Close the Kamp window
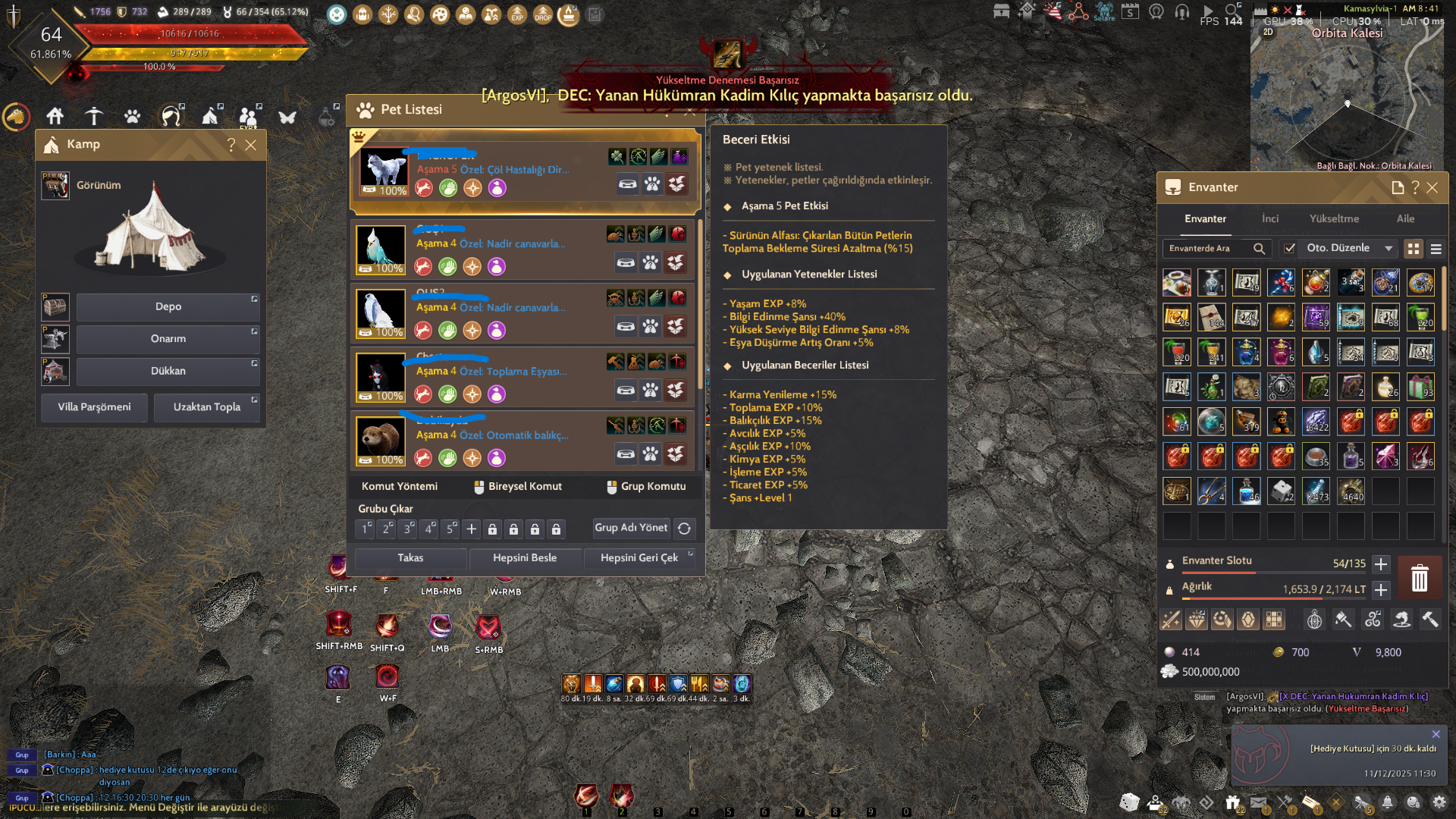1456x819 pixels. coord(251,145)
